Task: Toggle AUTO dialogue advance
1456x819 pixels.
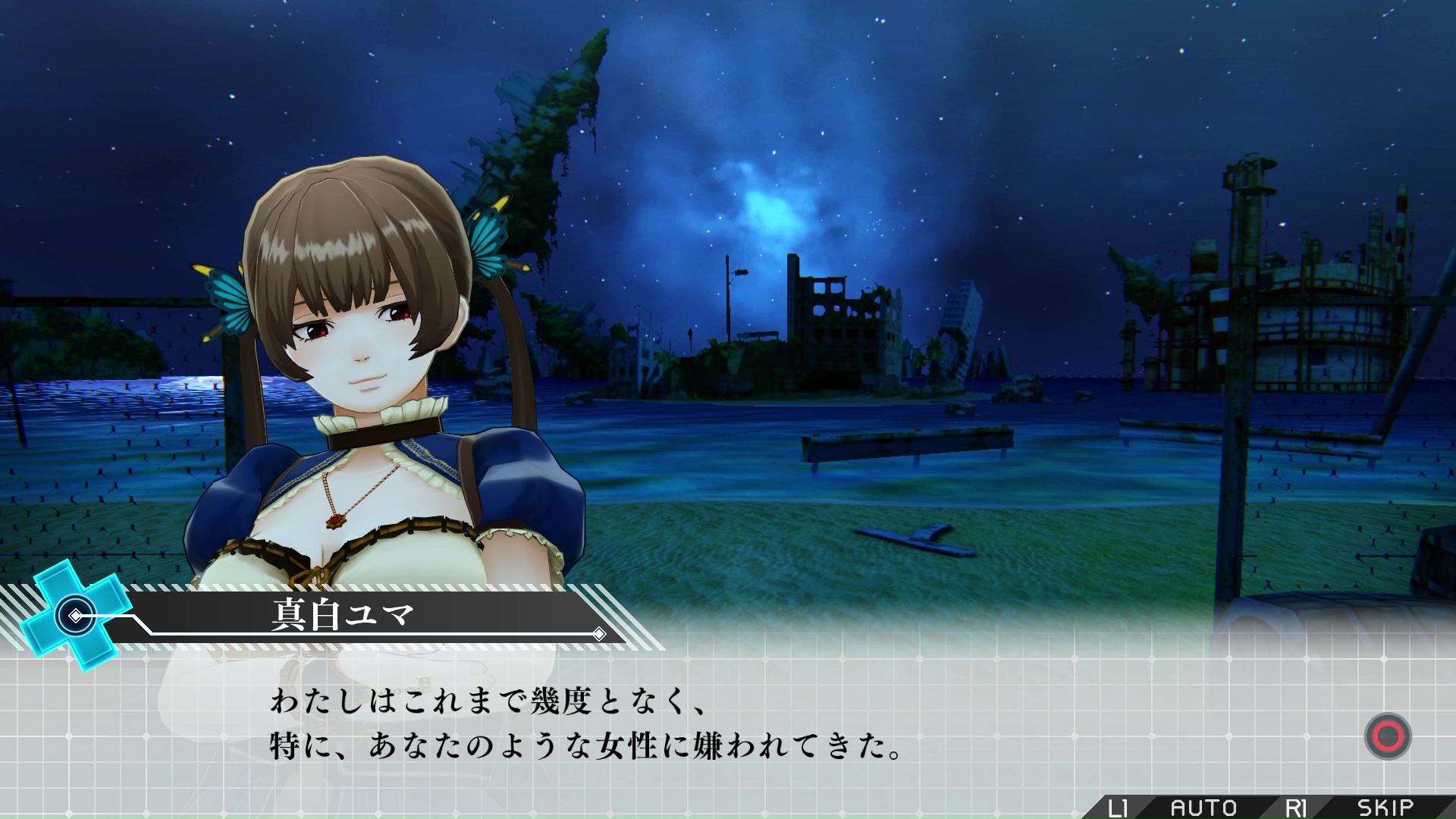Action: (1203, 808)
